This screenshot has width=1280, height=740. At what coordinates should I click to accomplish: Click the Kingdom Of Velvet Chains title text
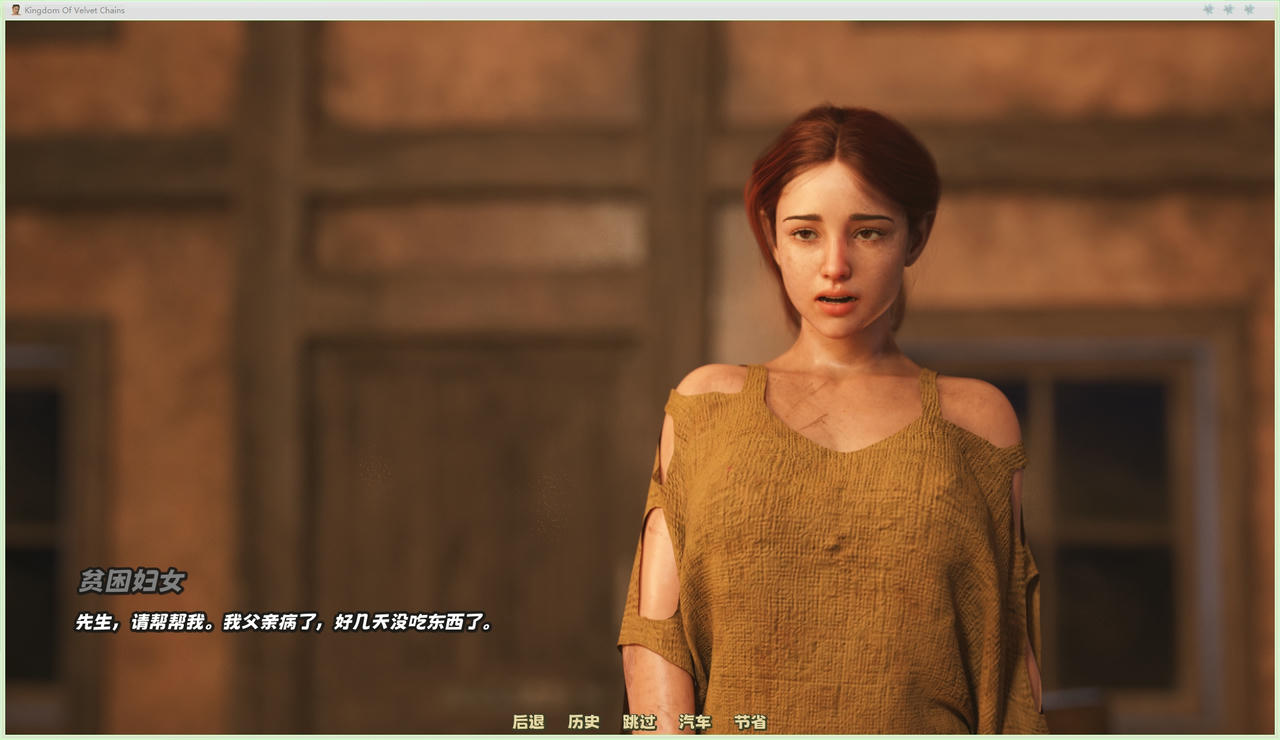74,9
